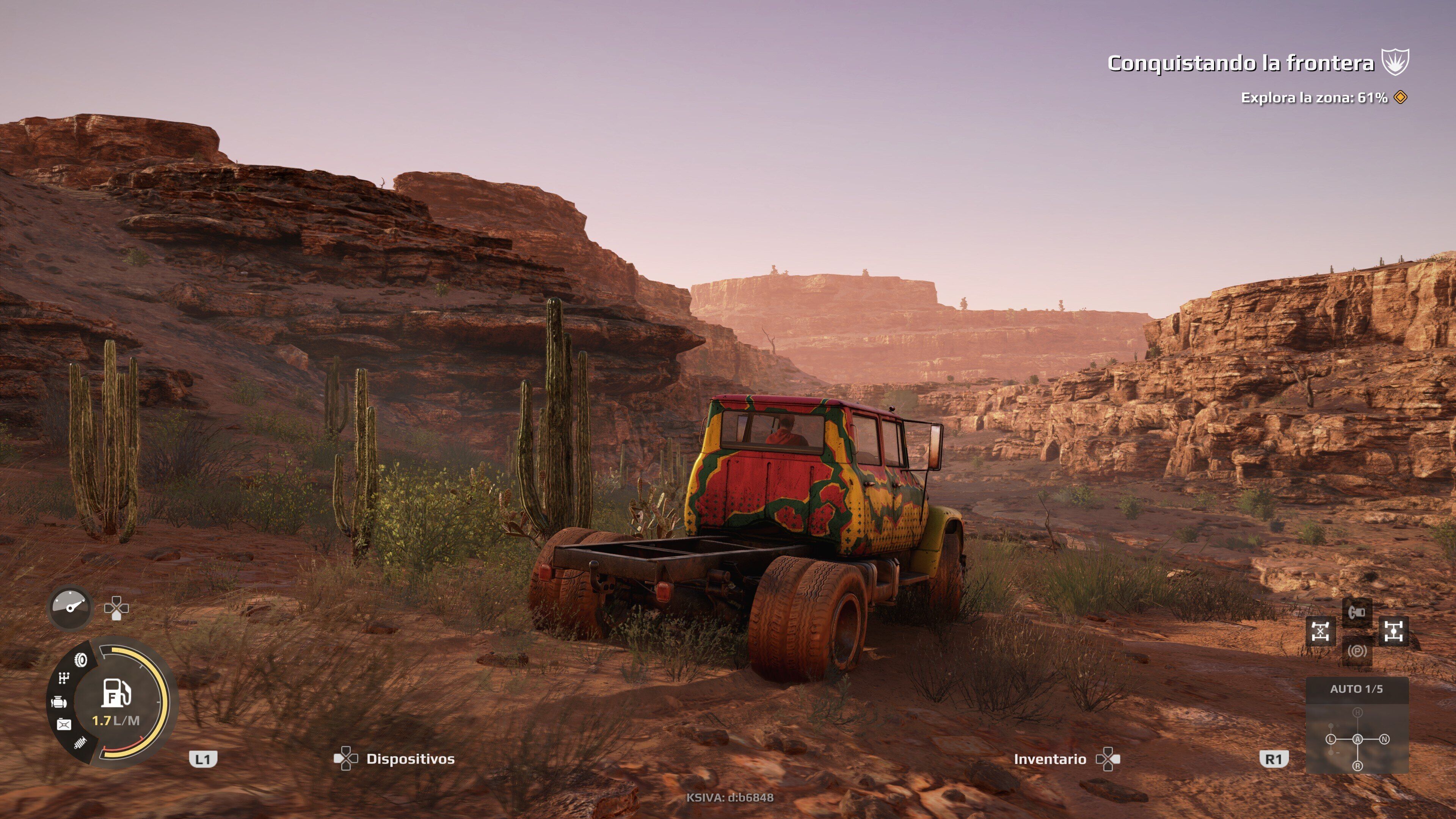This screenshot has width=1456, height=819.
Task: Select the suspension spring icon
Action: [x=81, y=743]
